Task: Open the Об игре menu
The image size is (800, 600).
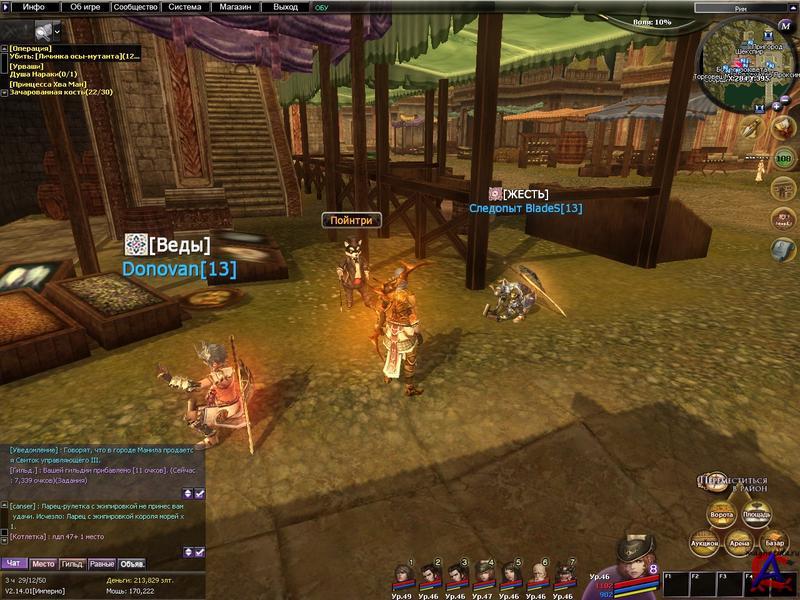Action: (85, 6)
